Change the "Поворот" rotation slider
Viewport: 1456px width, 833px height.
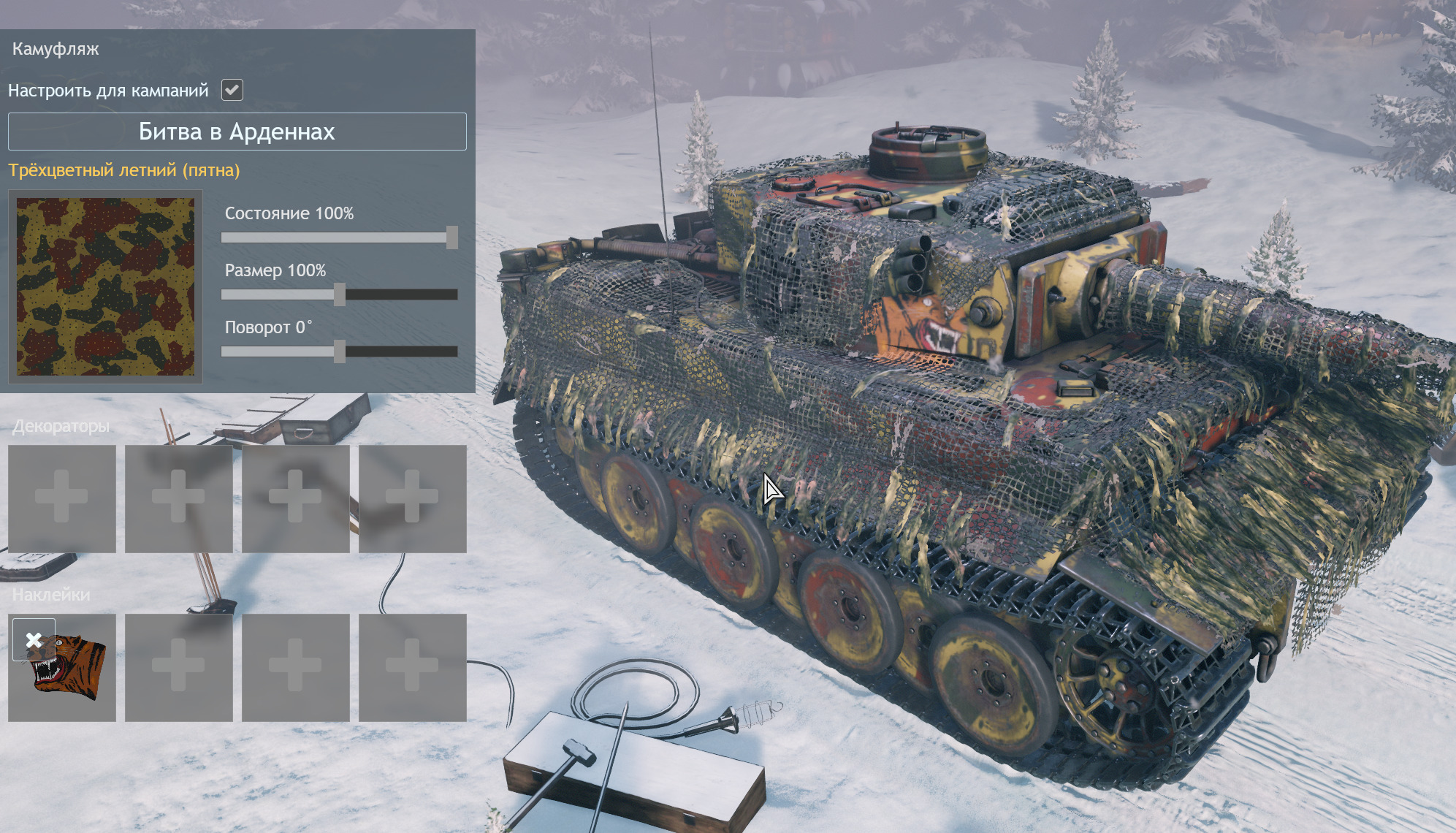pyautogui.click(x=340, y=351)
